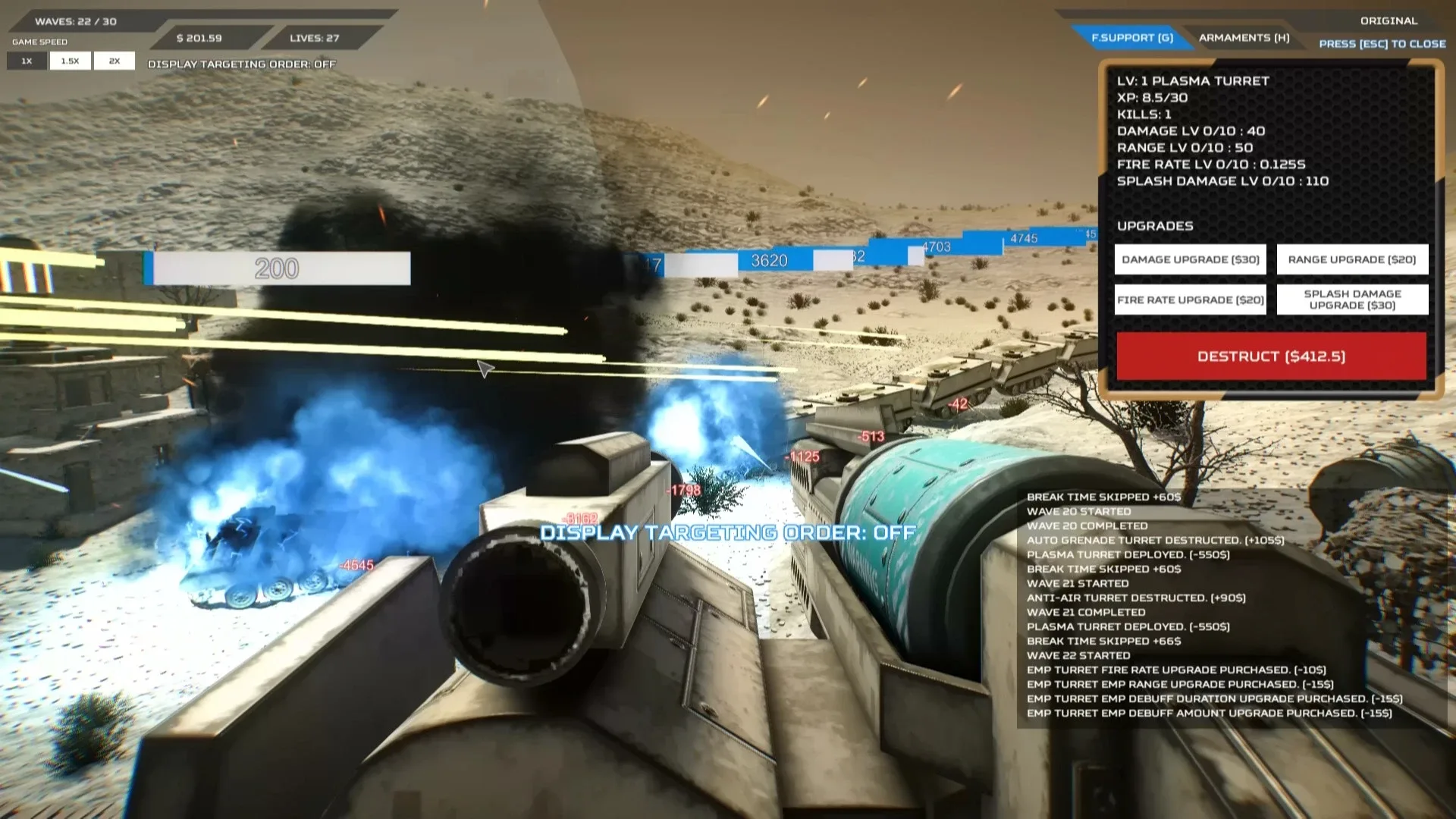Buy the Splash Damage Upgrade ($30)

(x=1351, y=299)
